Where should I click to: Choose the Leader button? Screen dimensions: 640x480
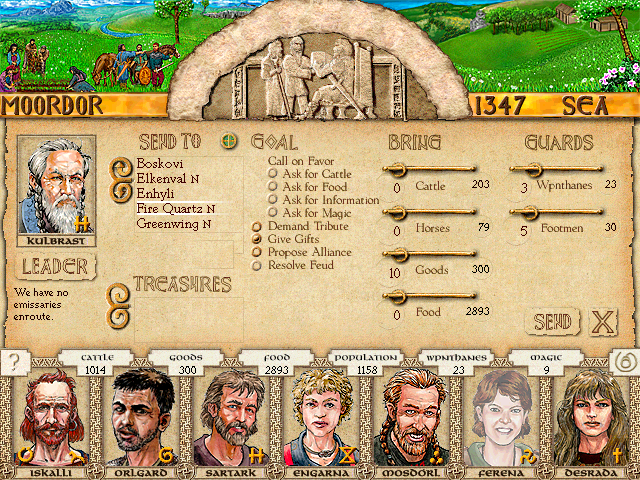click(54, 267)
